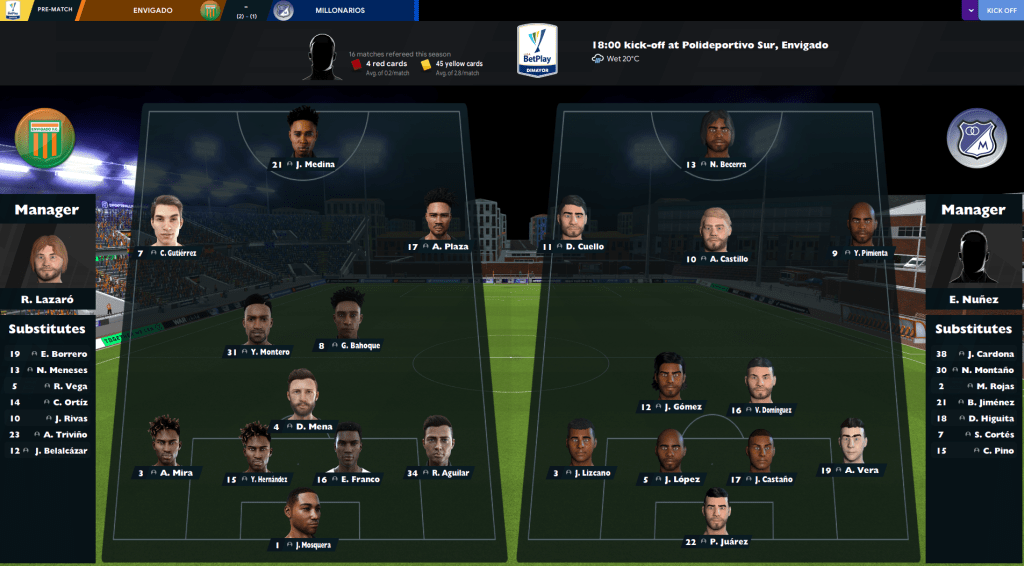Image resolution: width=1024 pixels, height=566 pixels.
Task: Open the Millonarios club badge
Action: coord(976,140)
